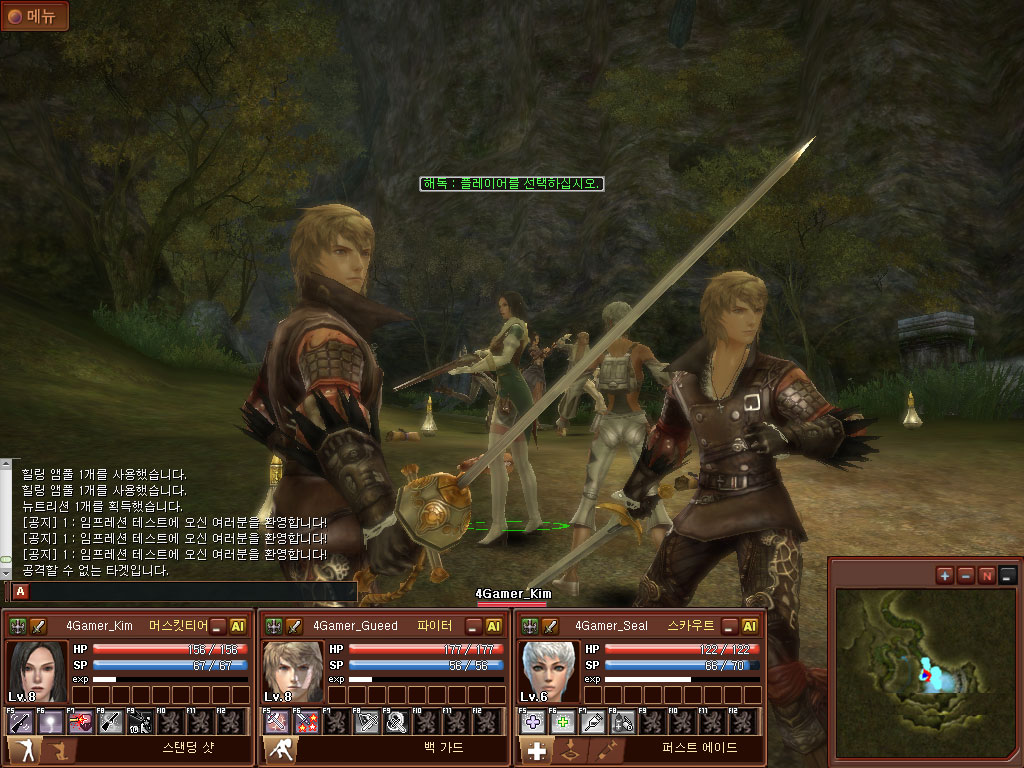Image resolution: width=1024 pixels, height=768 pixels.
Task: Use 4Gamer_Kim's F5 rifle shot skill
Action: 21,721
